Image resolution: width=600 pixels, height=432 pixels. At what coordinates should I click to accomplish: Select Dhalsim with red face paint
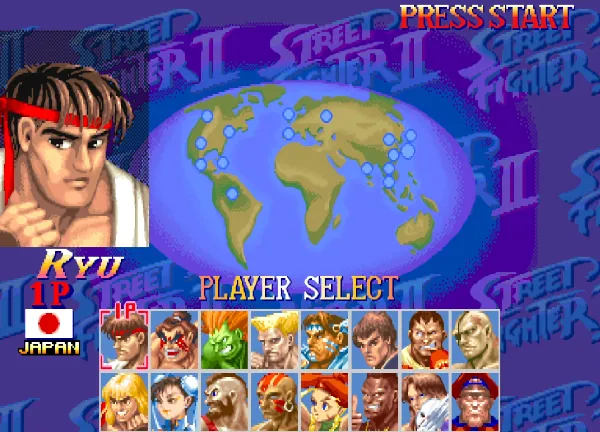(x=274, y=399)
